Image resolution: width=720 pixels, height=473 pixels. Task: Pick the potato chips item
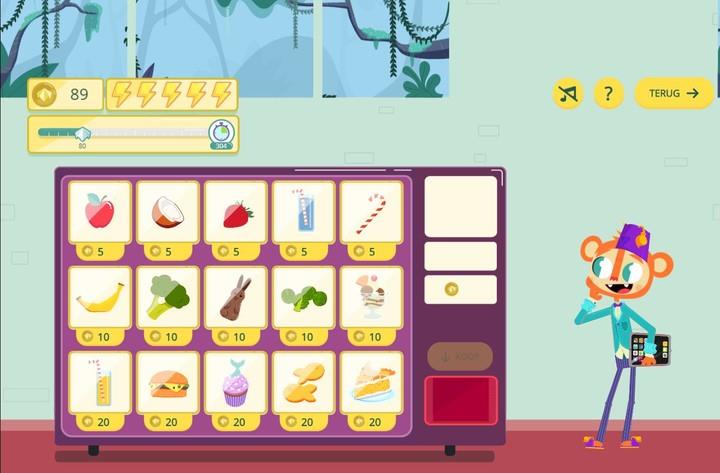[x=304, y=383]
